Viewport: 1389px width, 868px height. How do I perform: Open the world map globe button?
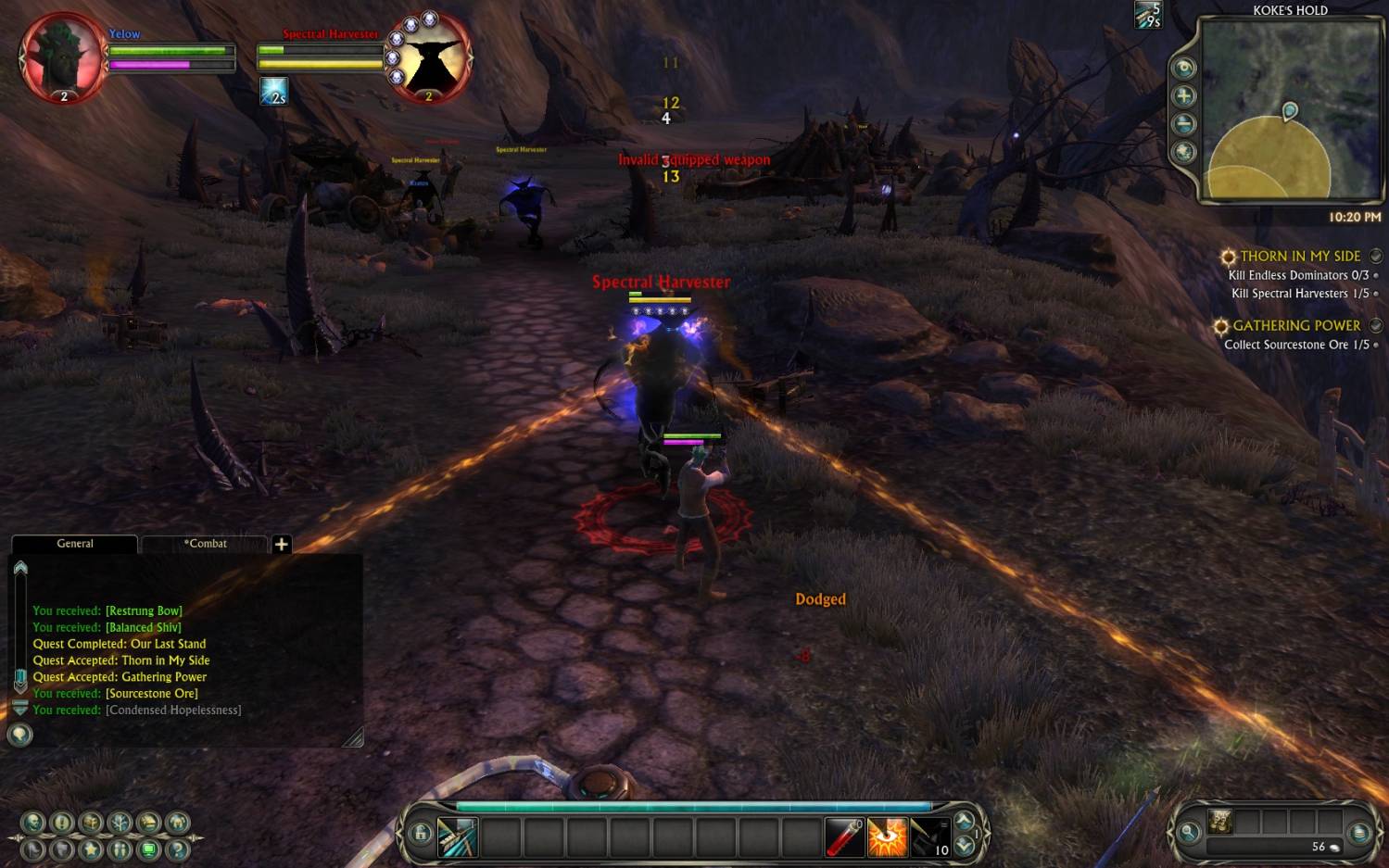[1183, 152]
